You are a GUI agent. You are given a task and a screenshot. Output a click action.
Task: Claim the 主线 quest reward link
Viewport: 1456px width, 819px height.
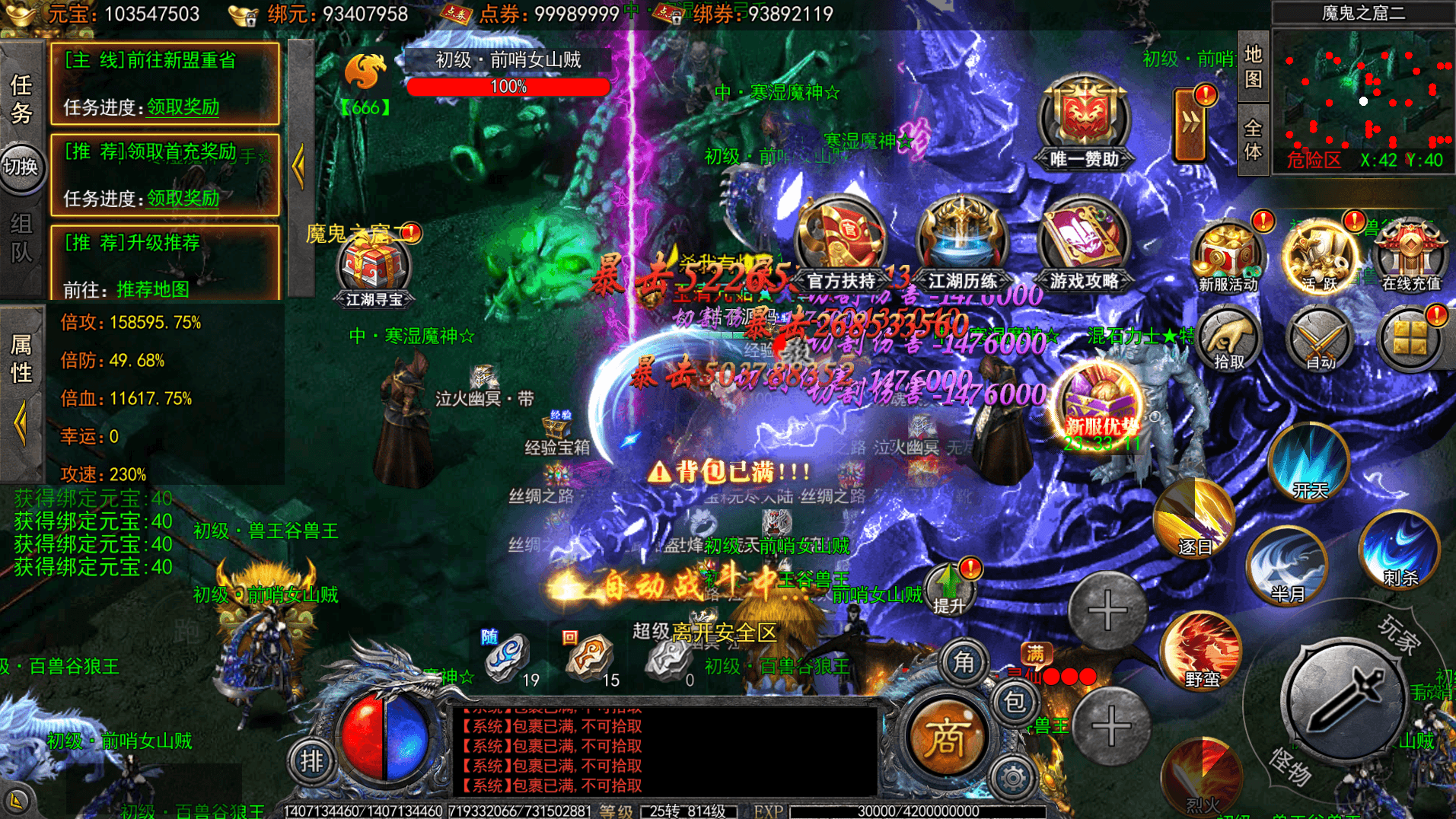[183, 107]
